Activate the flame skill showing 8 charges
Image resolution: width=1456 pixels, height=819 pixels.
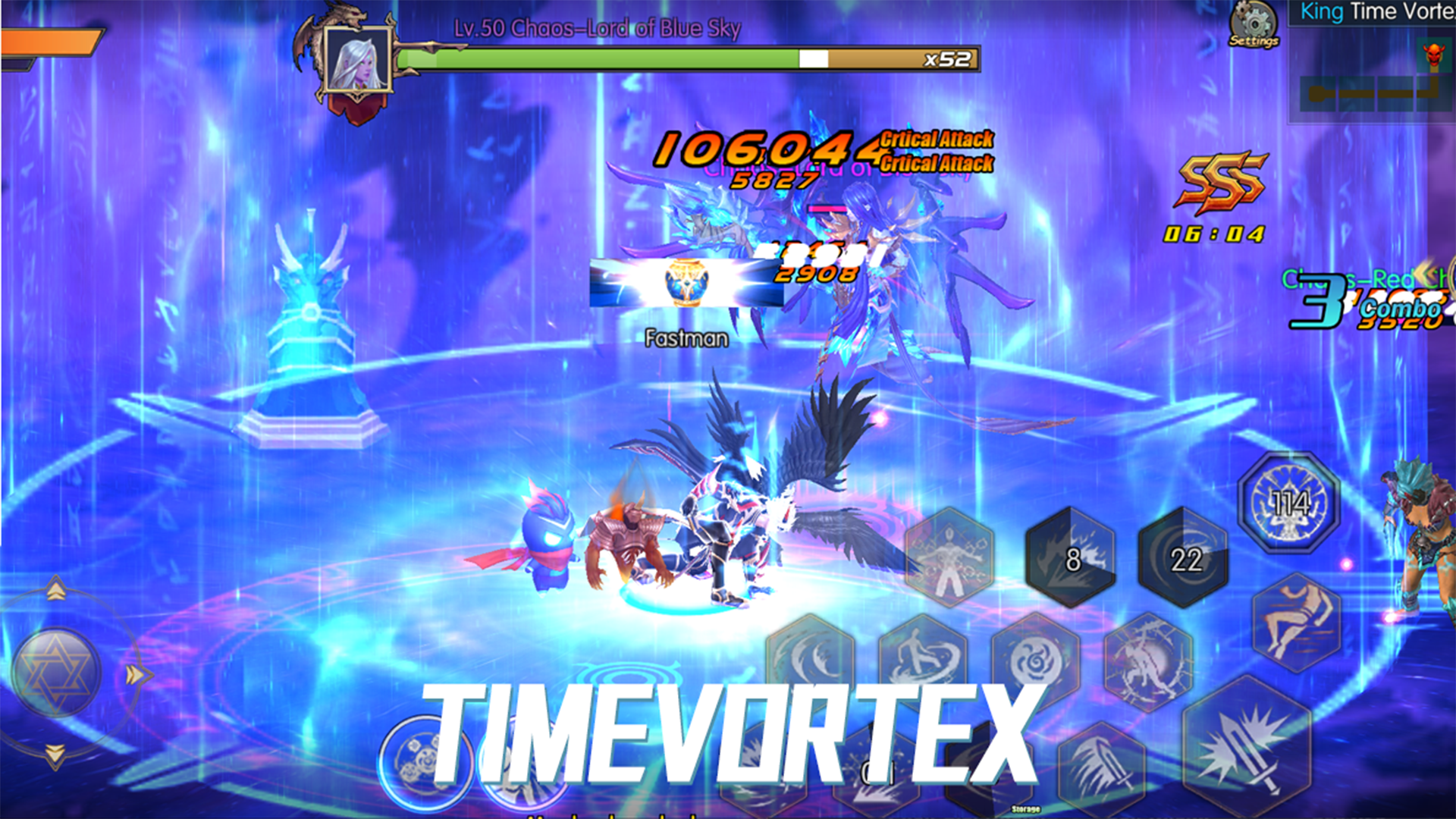(x=1071, y=560)
